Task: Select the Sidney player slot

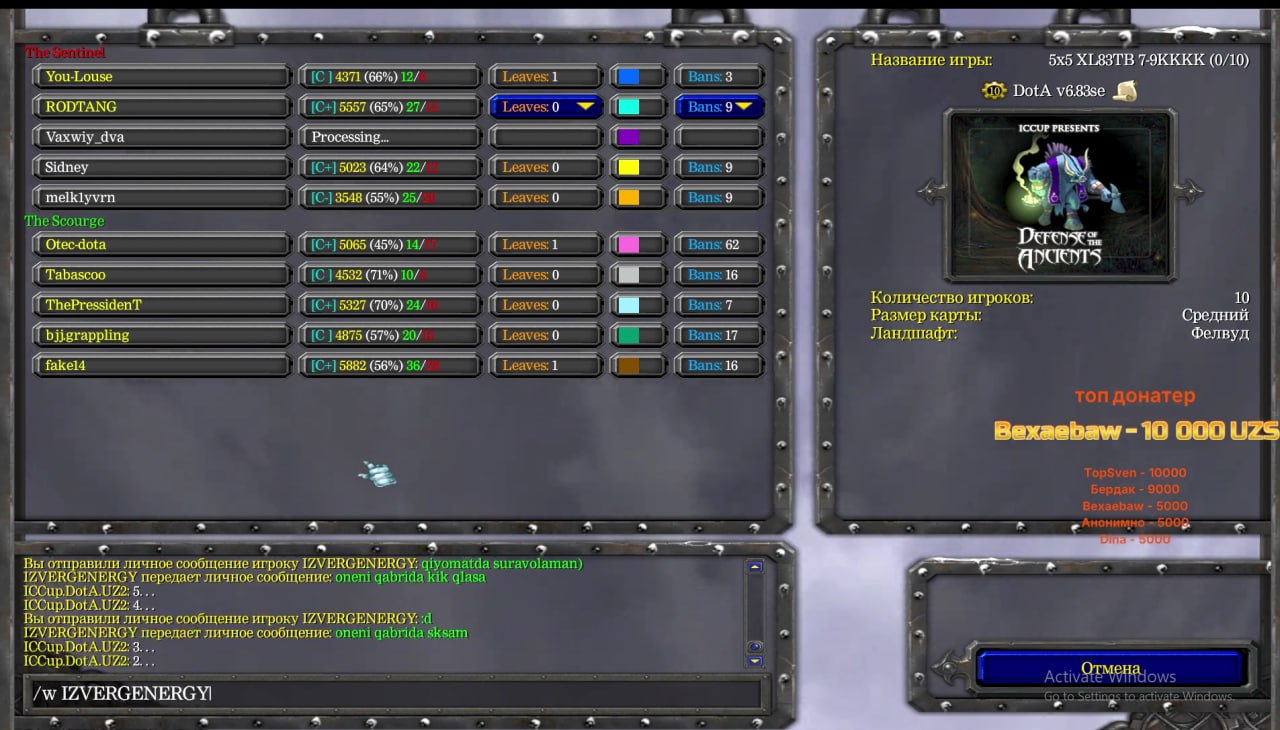Action: pyautogui.click(x=162, y=167)
